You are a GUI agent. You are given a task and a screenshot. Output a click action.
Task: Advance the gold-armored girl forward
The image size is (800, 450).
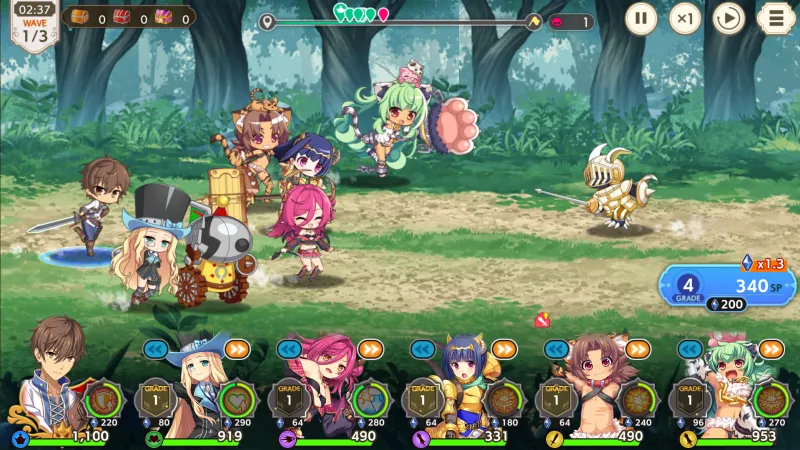tap(503, 349)
